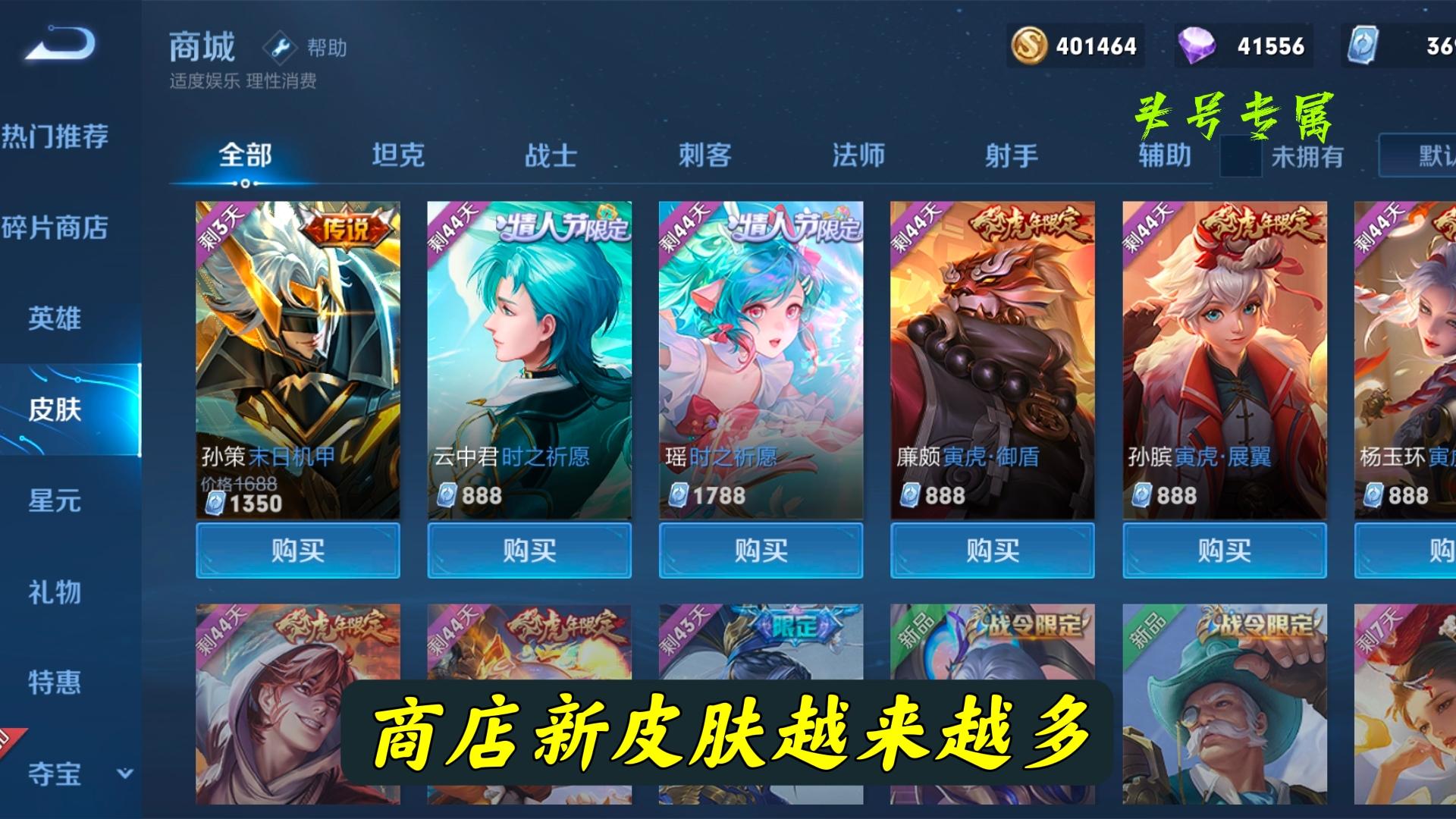1456x819 pixels.
Task: Switch to the 坦克 tab
Action: click(400, 155)
